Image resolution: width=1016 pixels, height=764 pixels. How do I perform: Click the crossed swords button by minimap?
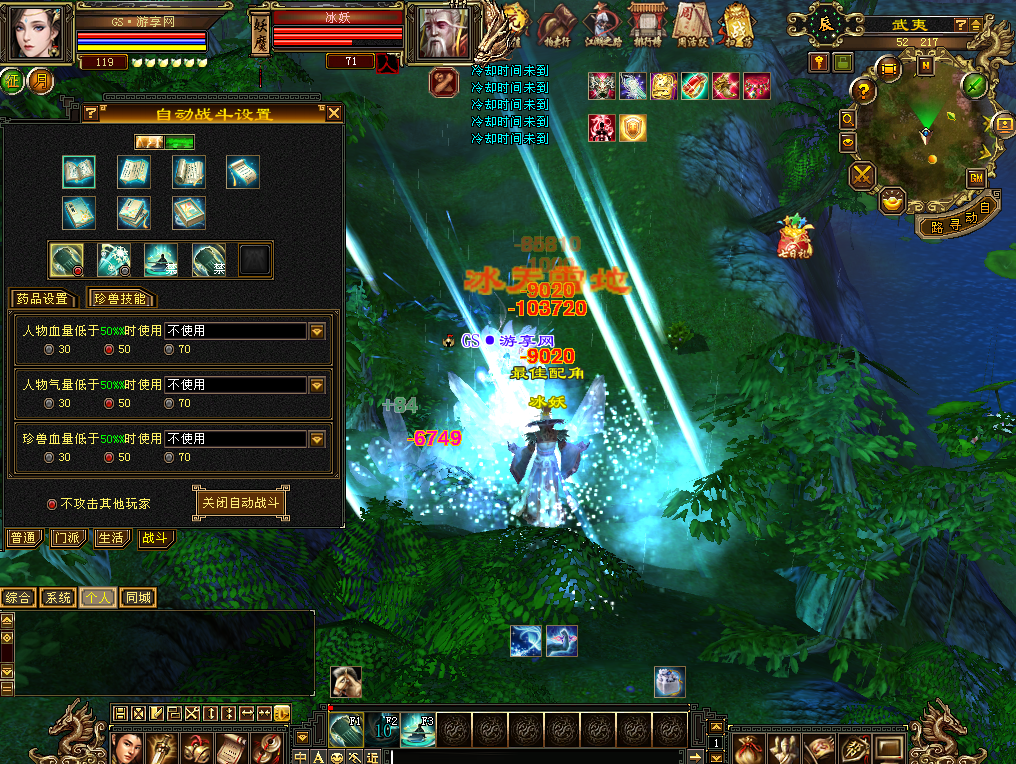pyautogui.click(x=862, y=176)
